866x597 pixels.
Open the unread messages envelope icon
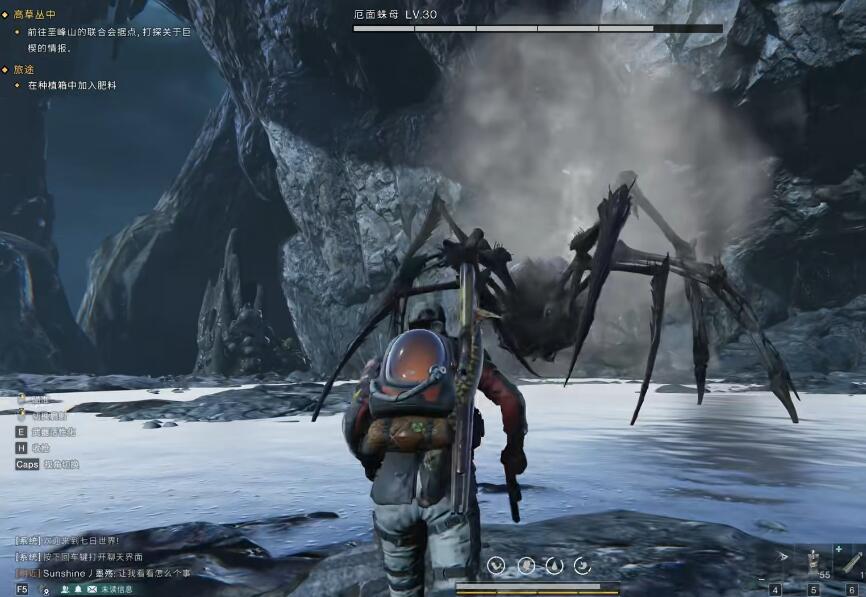coord(92,589)
